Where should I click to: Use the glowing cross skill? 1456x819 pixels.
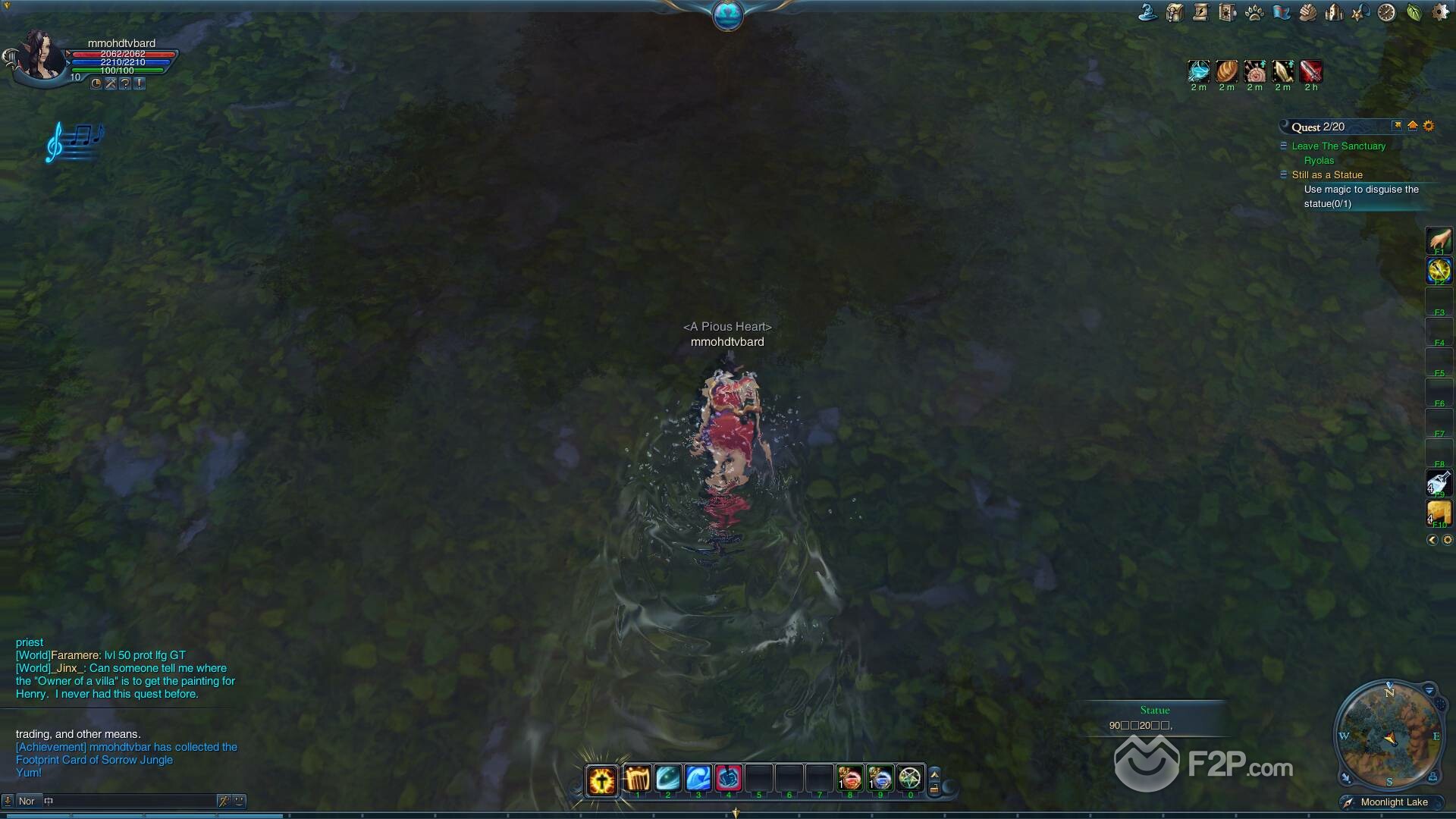pyautogui.click(x=602, y=780)
